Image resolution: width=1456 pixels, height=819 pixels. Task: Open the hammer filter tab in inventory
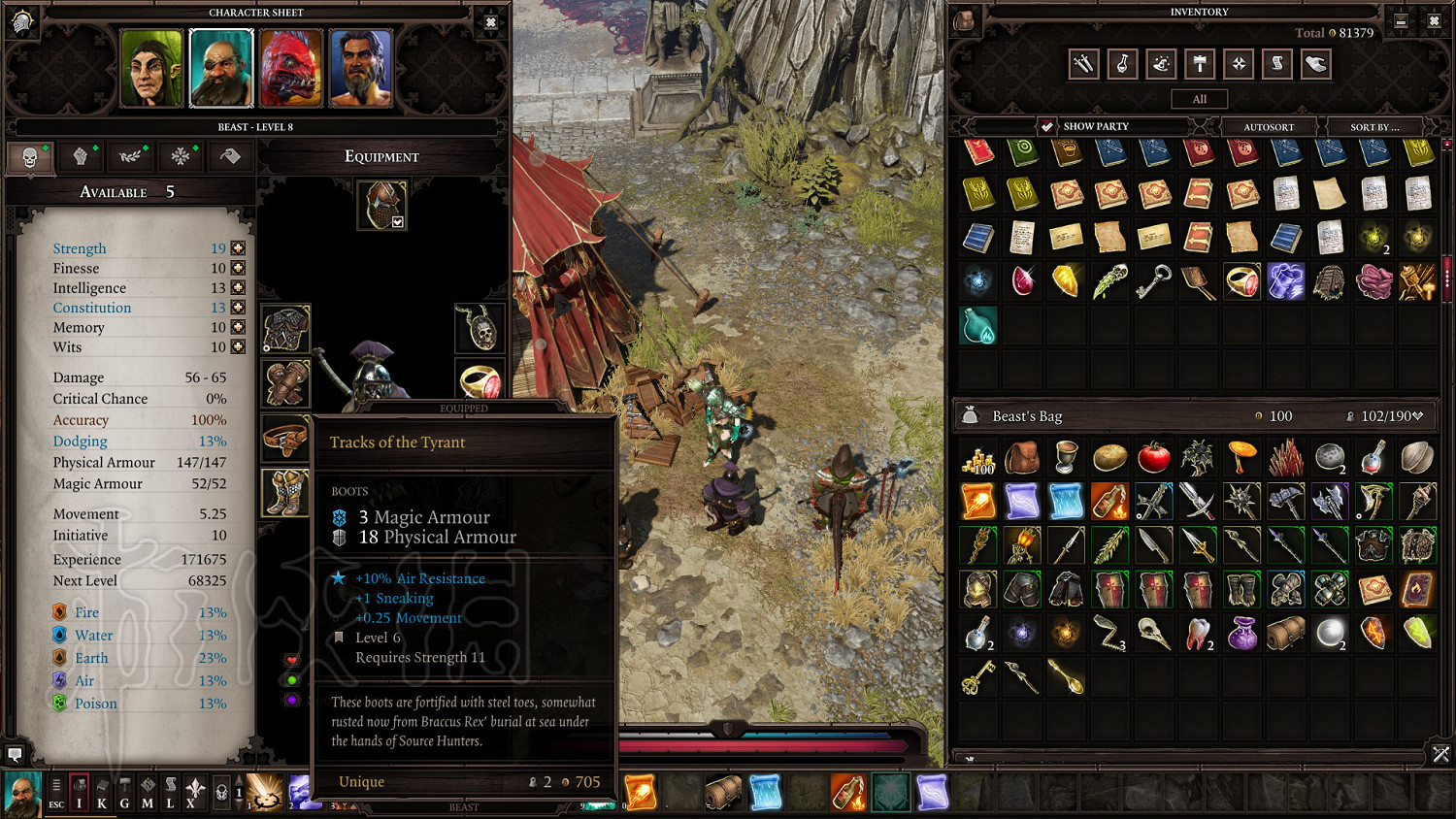click(1201, 64)
